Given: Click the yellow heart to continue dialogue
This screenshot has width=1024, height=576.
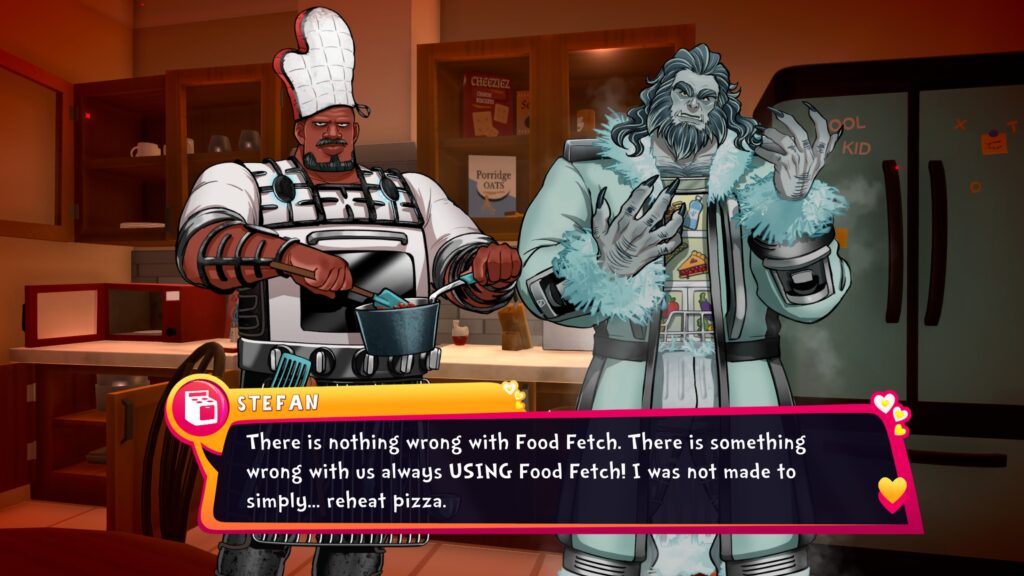Looking at the screenshot, I should (x=892, y=490).
